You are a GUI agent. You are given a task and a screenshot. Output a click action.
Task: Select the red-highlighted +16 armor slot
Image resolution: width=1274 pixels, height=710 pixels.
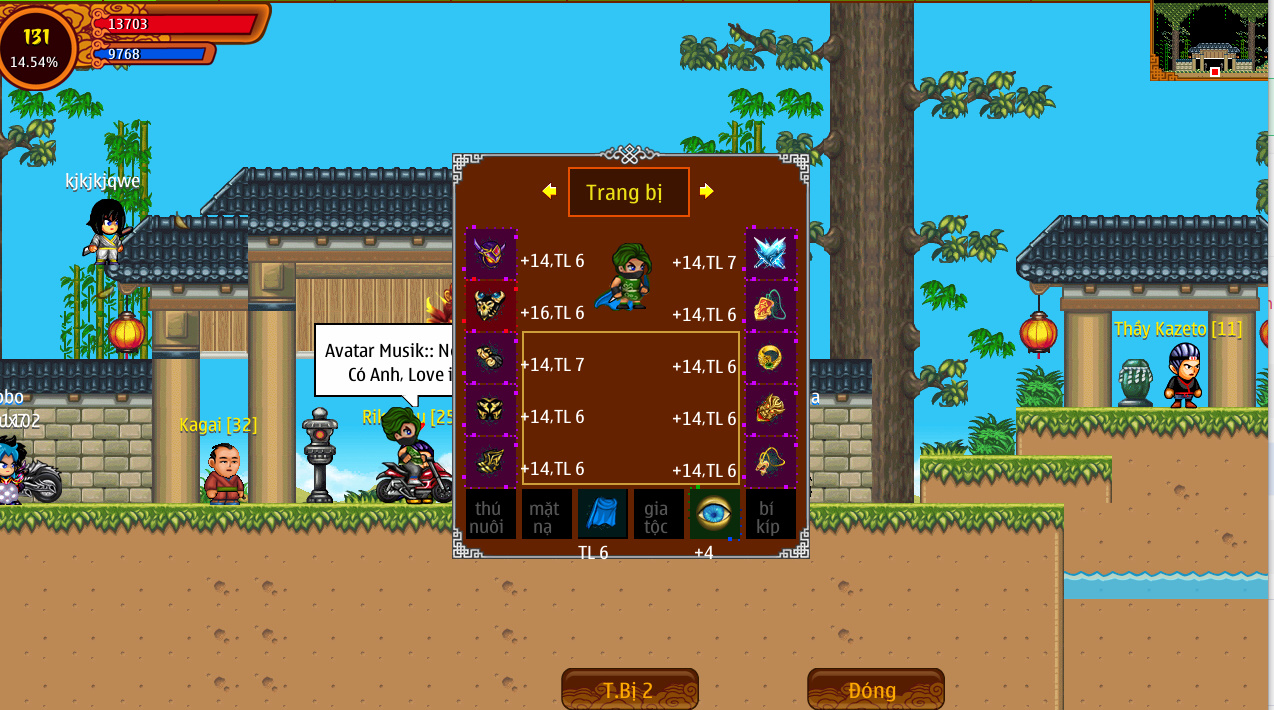point(491,306)
